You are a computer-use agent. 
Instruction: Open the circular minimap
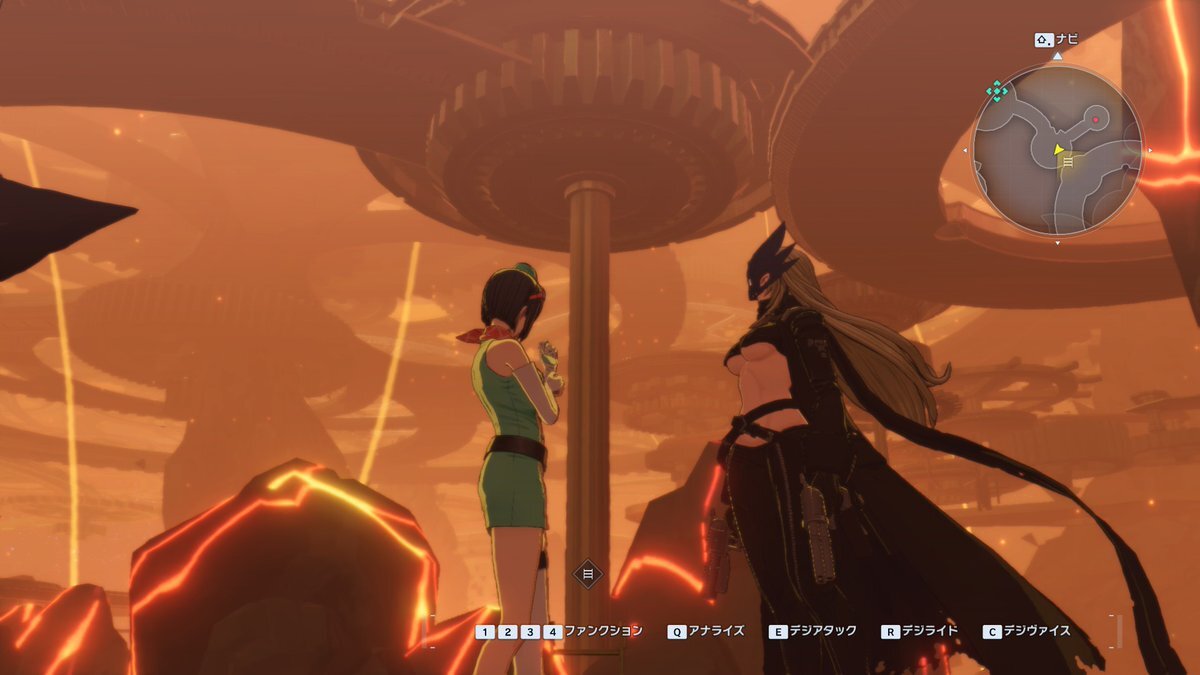point(1057,151)
